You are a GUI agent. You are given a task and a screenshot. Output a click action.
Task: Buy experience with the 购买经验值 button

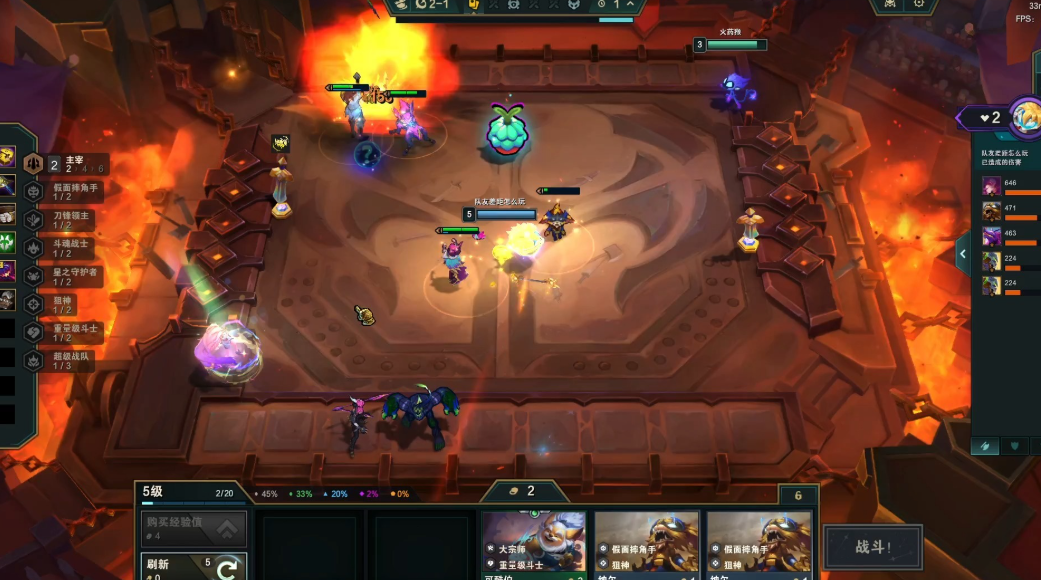coord(192,526)
